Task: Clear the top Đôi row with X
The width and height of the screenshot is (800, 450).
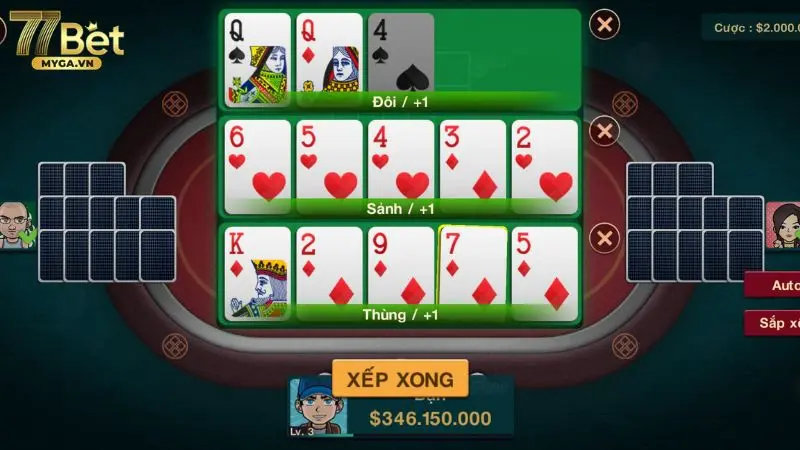Action: [604, 24]
